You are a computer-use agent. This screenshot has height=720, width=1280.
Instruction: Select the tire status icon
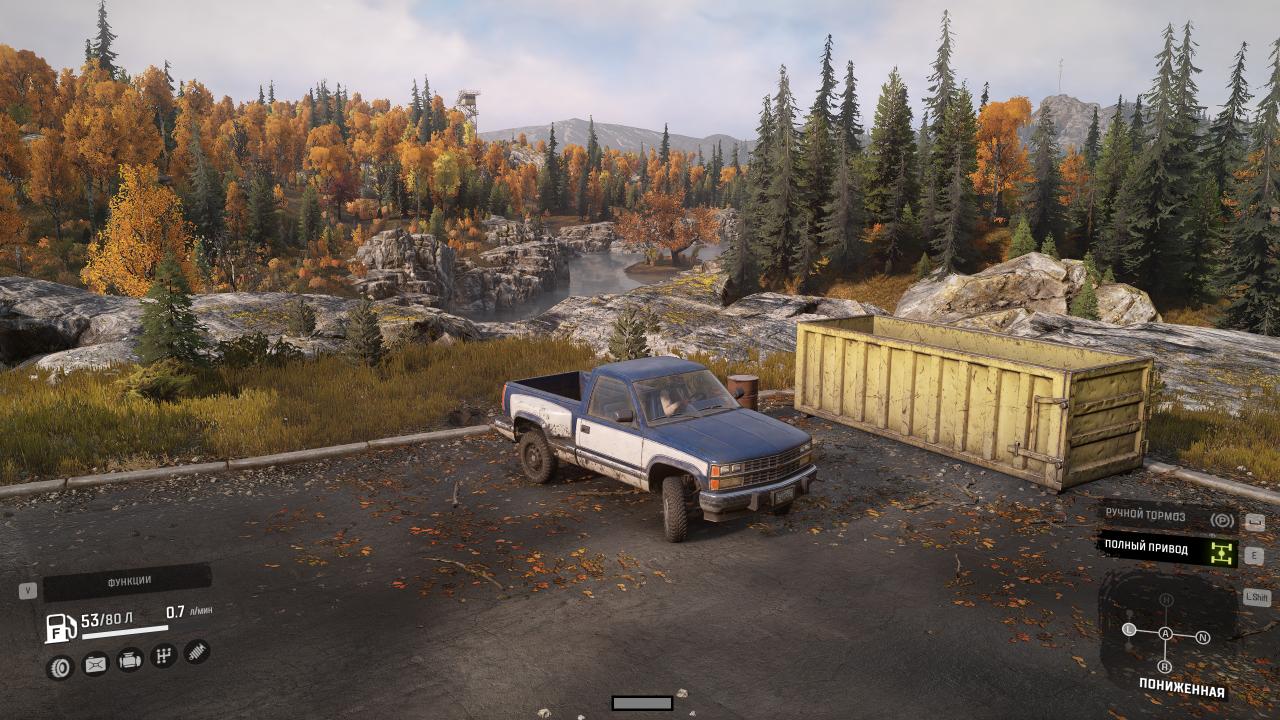coord(61,667)
